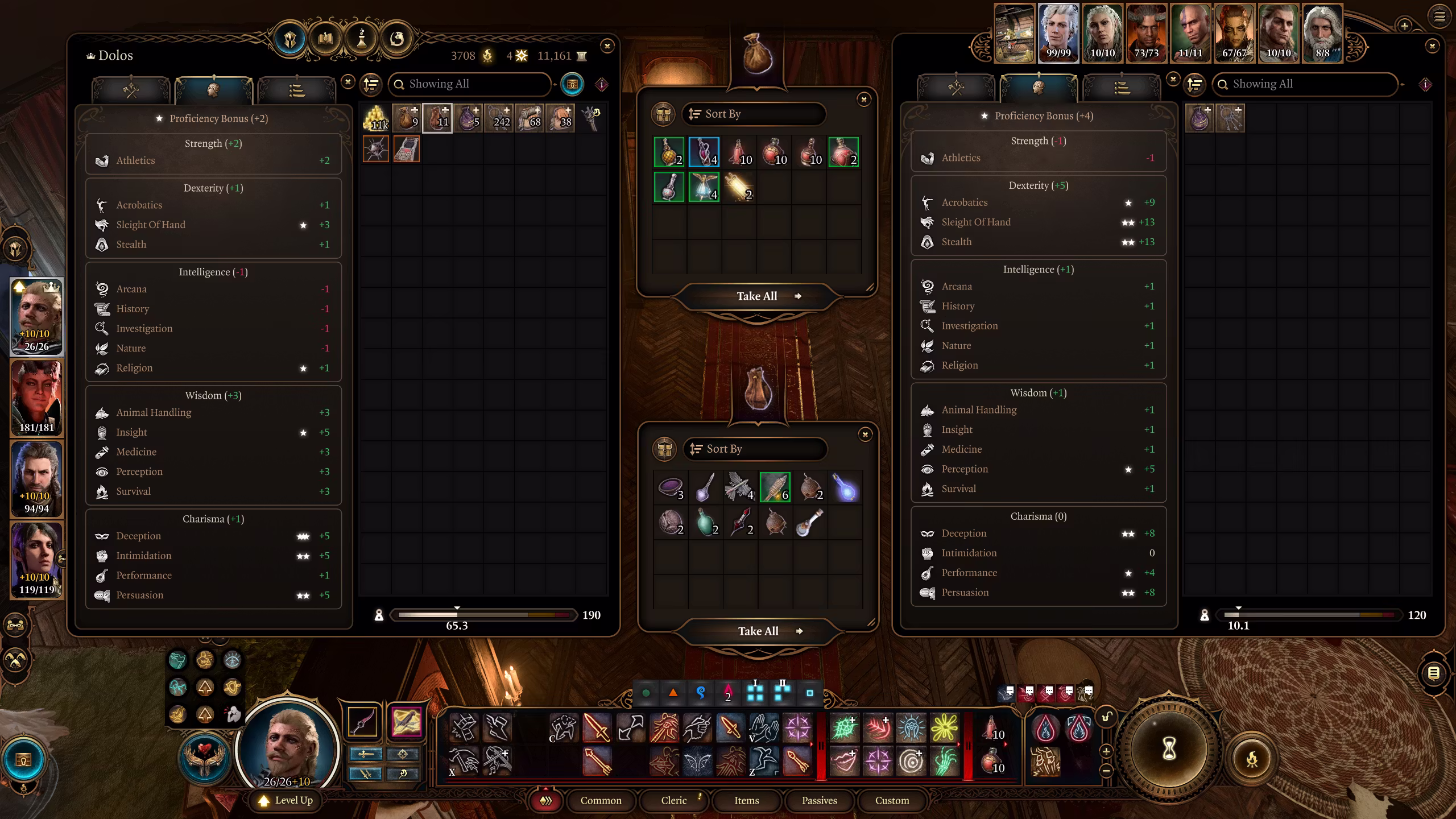The height and width of the screenshot is (819, 1456).
Task: Click Dolos's inventory search field
Action: (472, 84)
